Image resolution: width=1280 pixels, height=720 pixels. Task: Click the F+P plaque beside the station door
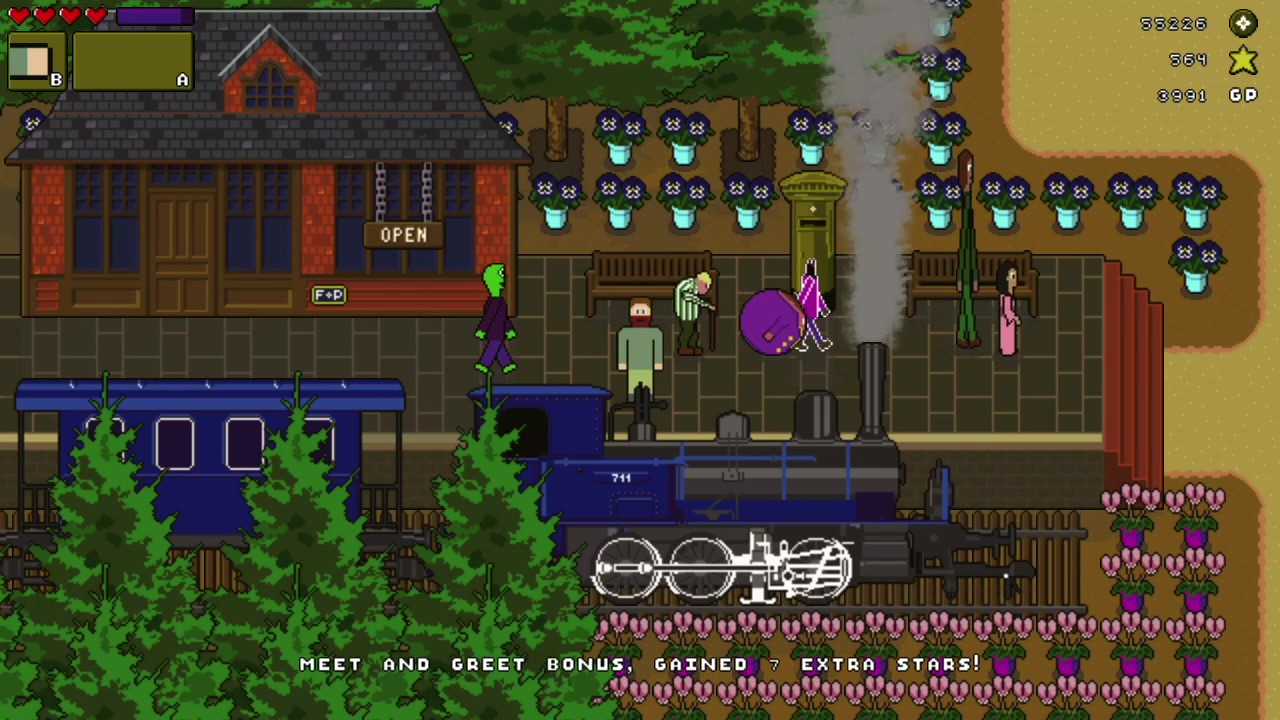(x=329, y=294)
